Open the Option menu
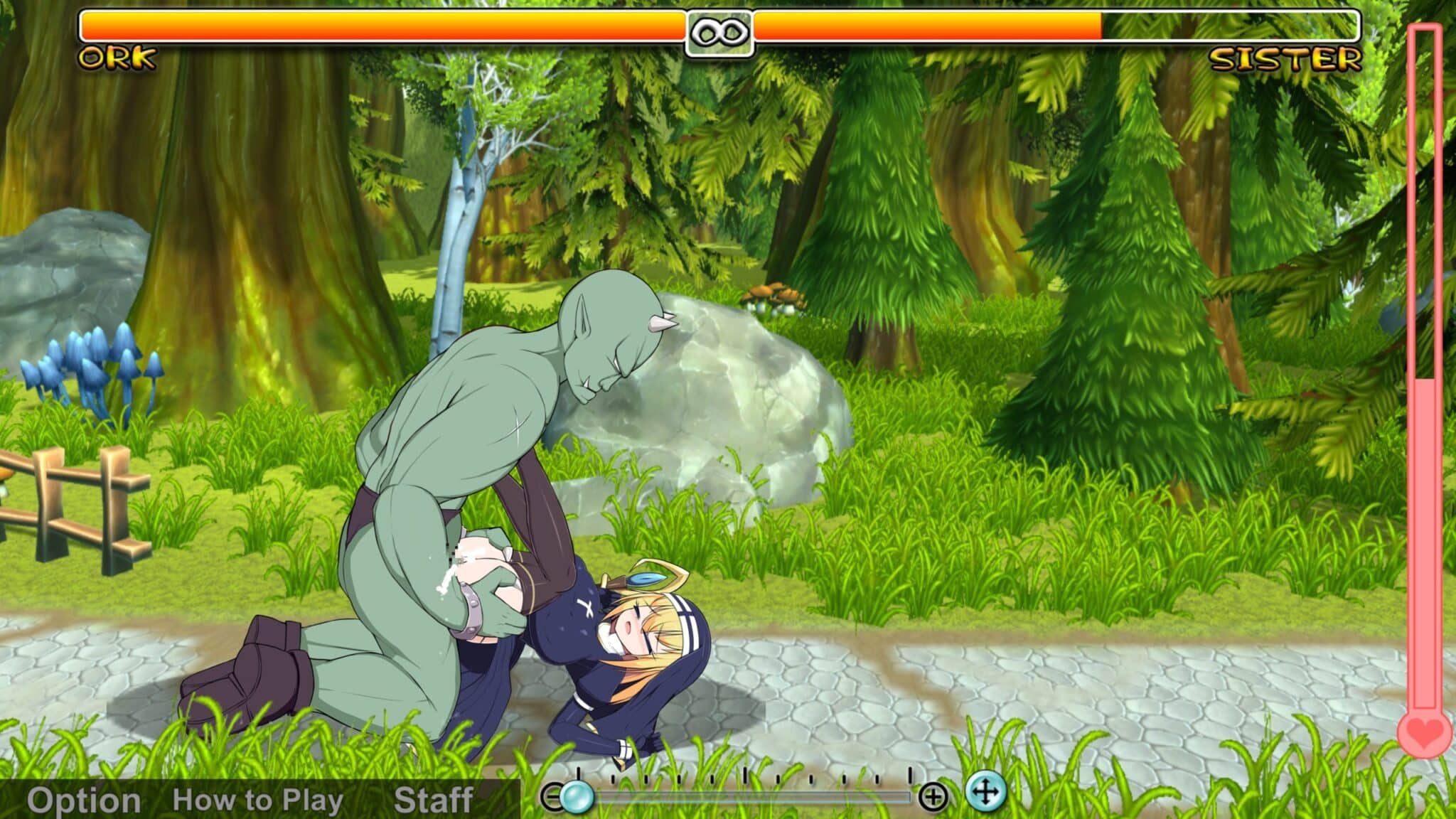This screenshot has width=1456, height=819. click(83, 801)
